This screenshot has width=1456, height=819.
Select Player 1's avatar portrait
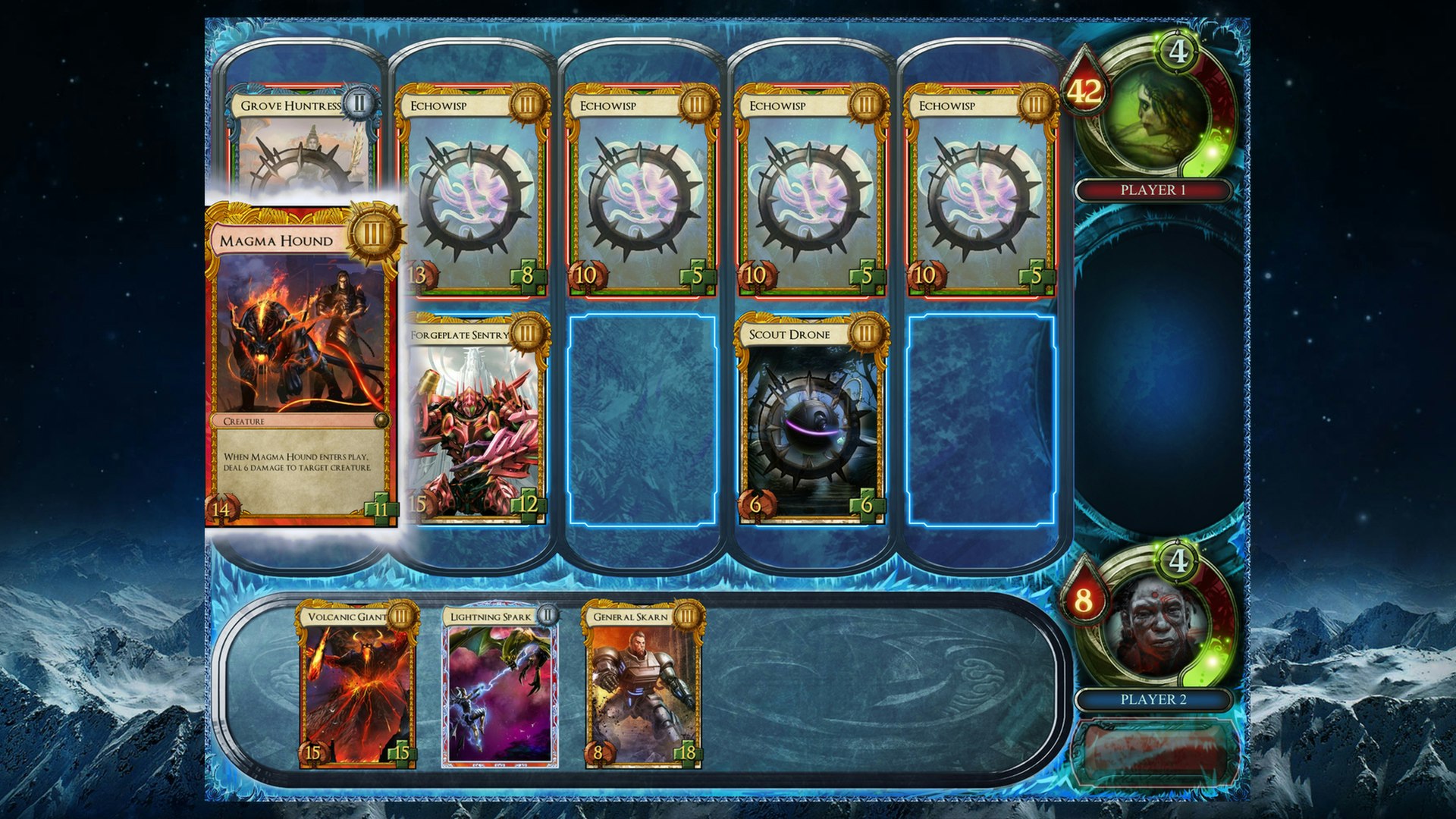pos(1153,114)
